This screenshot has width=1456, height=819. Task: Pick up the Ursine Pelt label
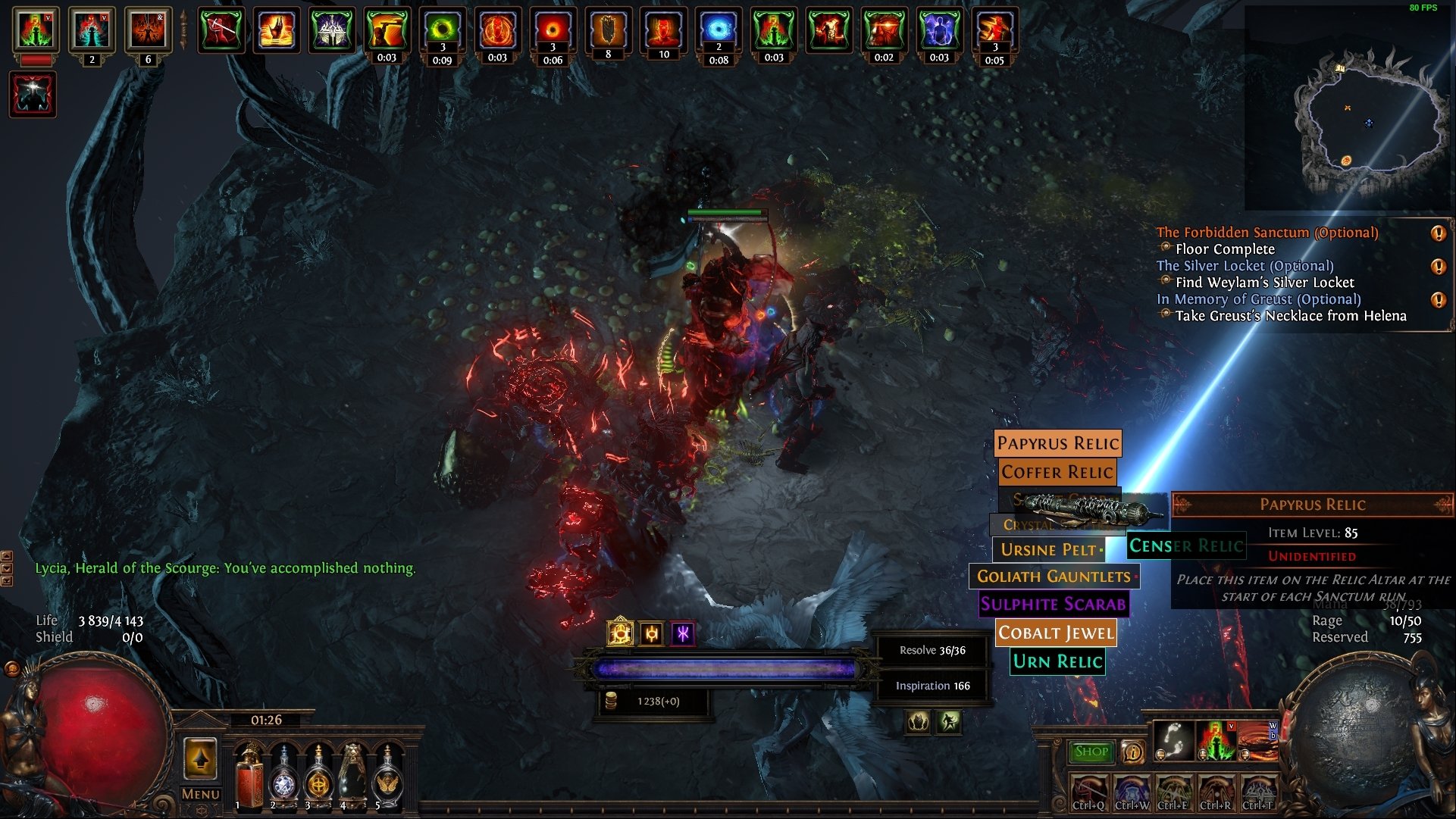pyautogui.click(x=1048, y=549)
